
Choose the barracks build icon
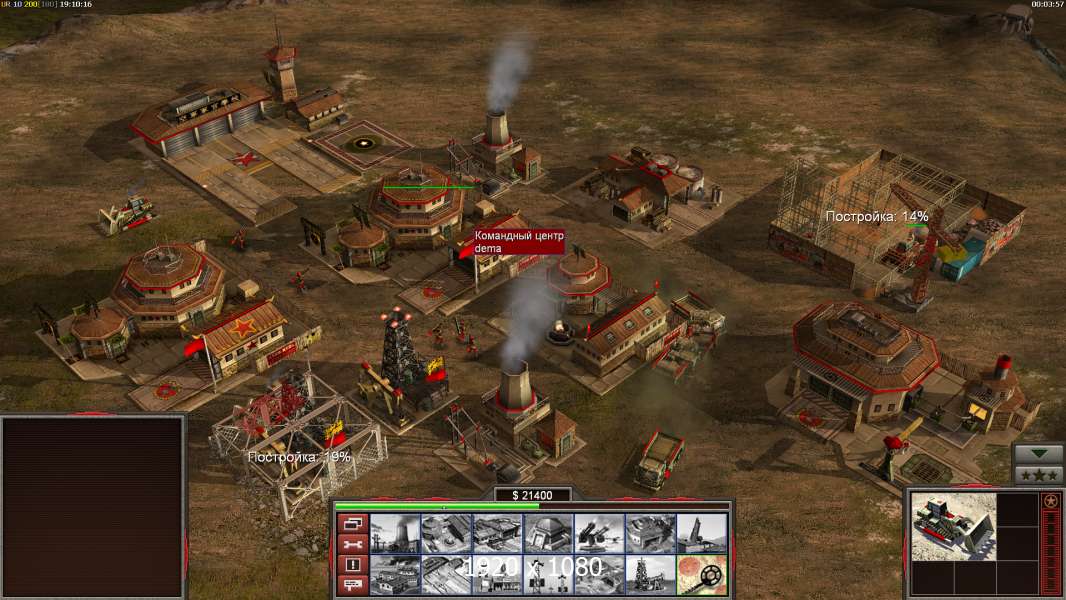(x=446, y=533)
